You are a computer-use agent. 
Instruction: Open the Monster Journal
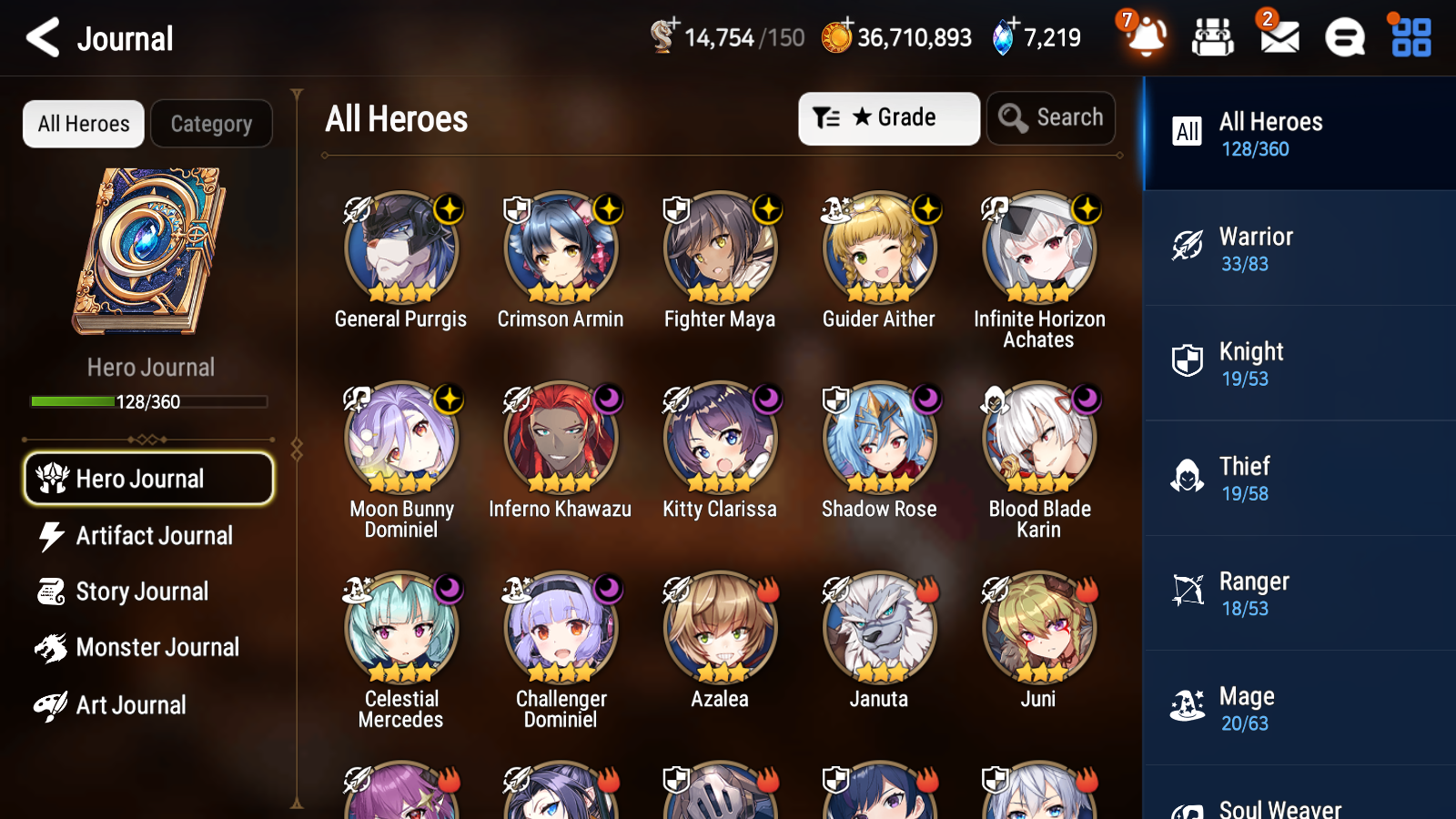click(x=158, y=647)
